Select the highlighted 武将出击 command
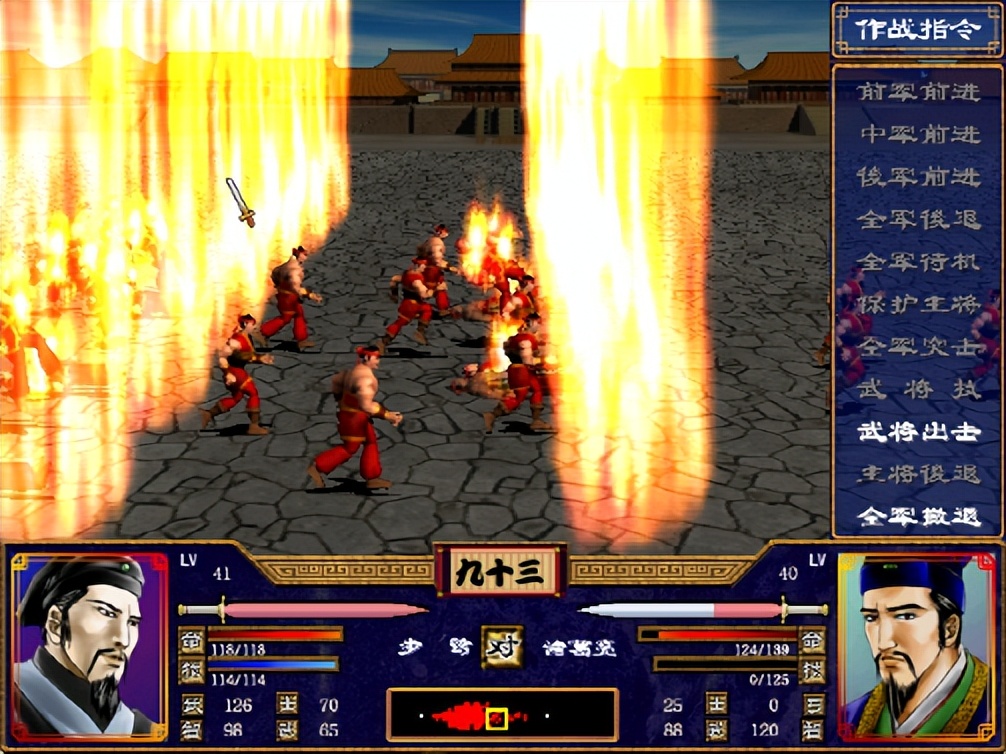Screen dimensions: 1006x754 click(x=918, y=432)
